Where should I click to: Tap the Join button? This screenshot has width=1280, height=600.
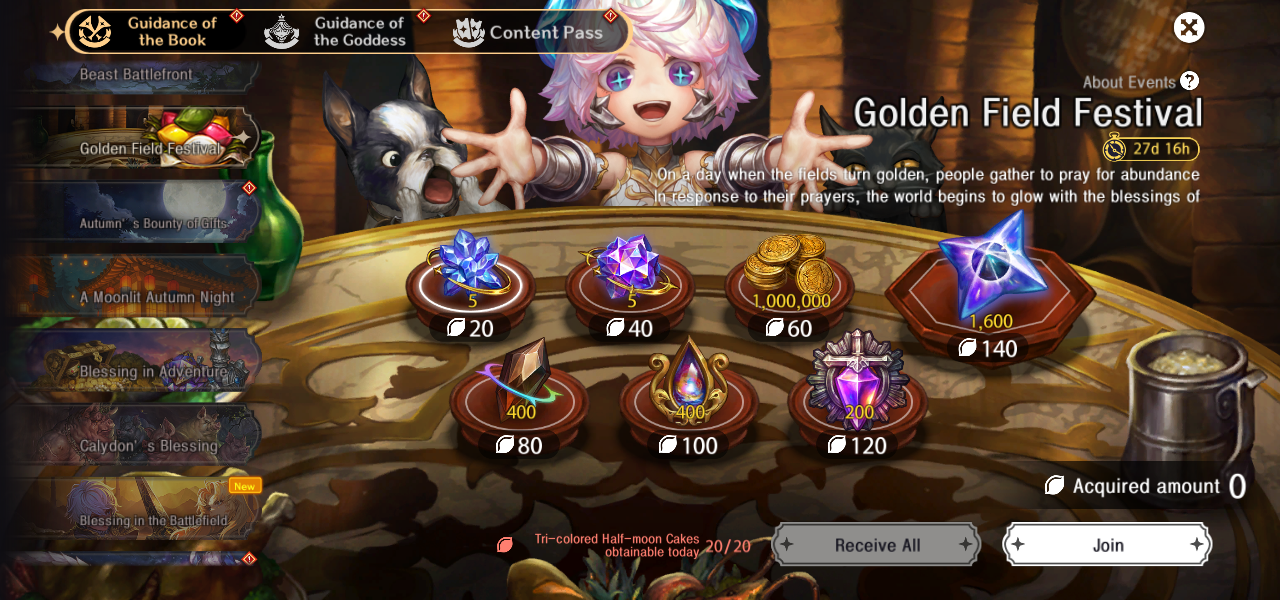pyautogui.click(x=1107, y=545)
